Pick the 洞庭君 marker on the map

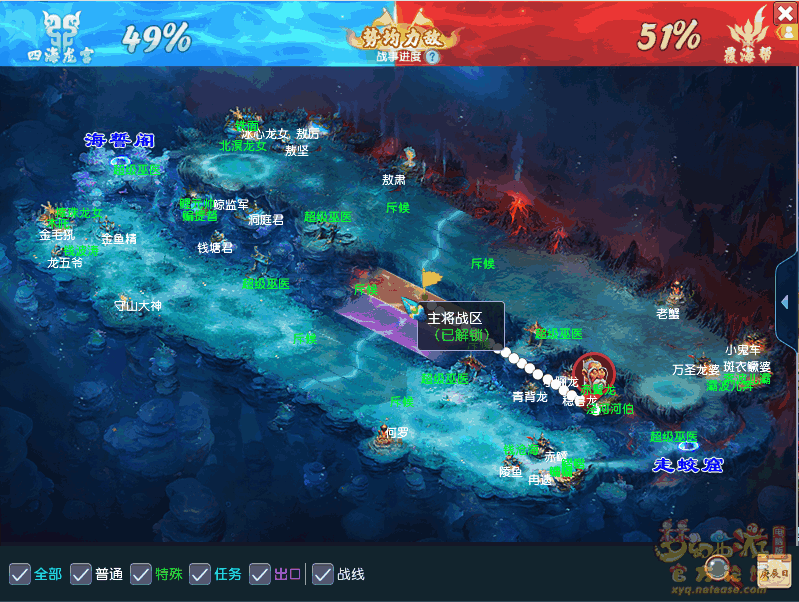266,220
